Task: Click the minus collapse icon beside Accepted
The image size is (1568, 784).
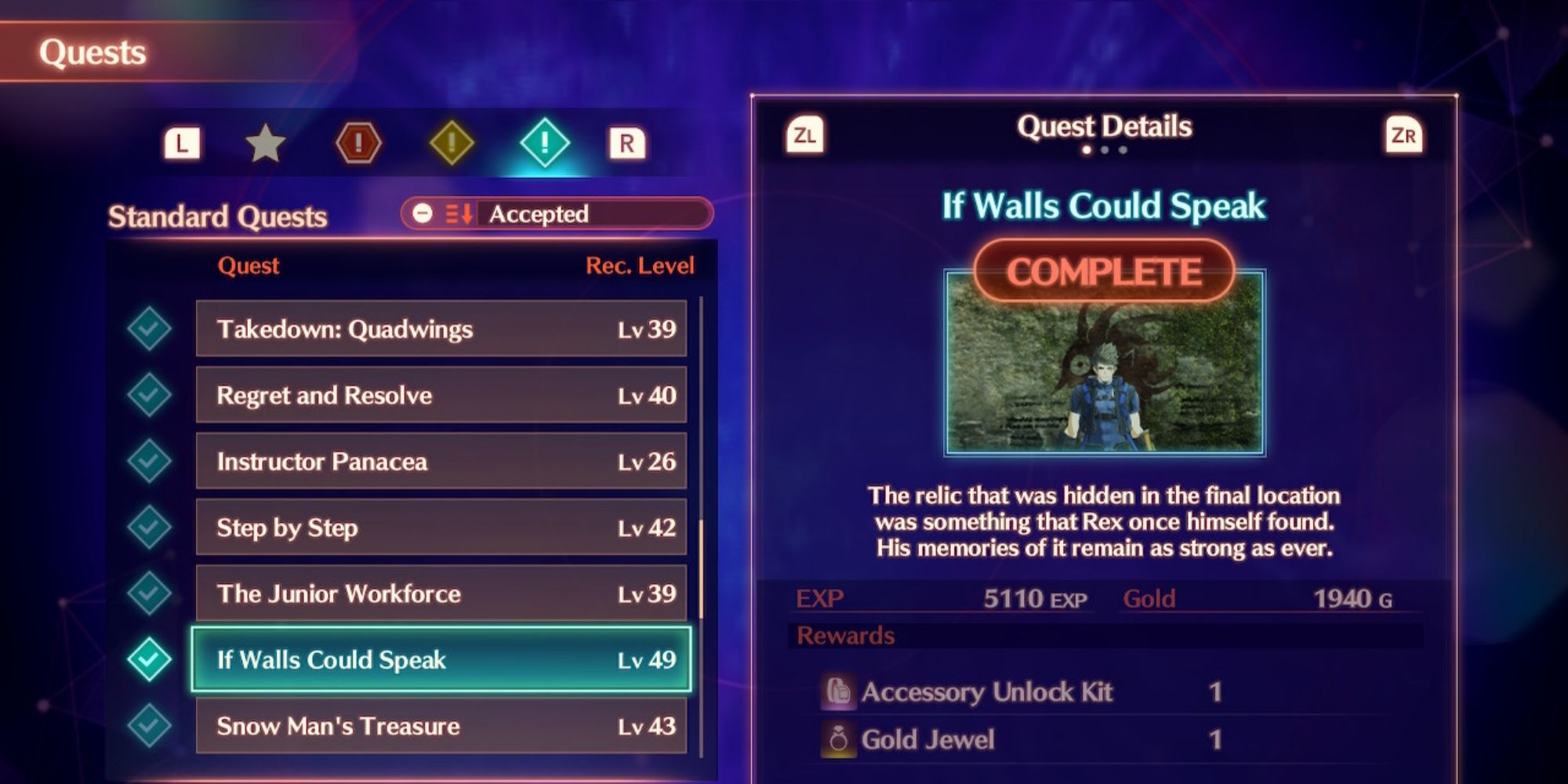Action: pyautogui.click(x=424, y=214)
